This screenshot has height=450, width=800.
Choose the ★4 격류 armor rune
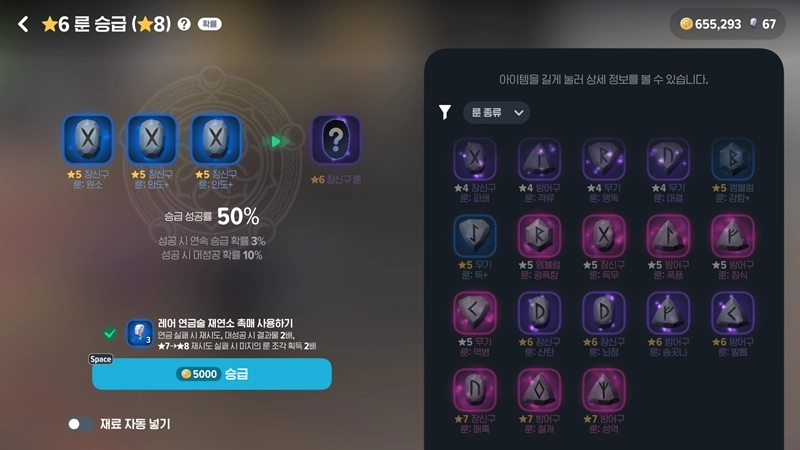pos(539,160)
